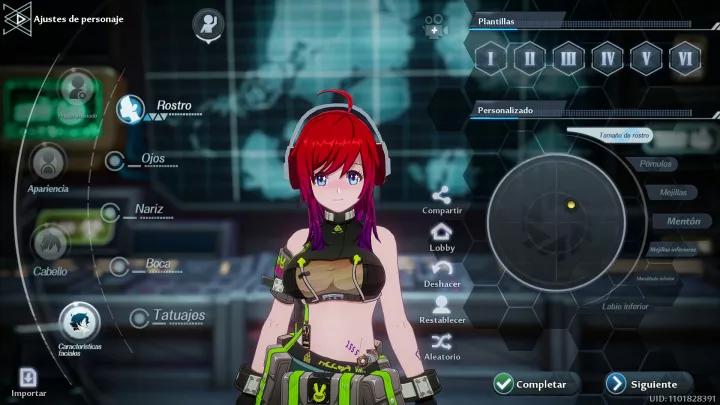Apply face template I
Viewport: 720px width, 405px height.
(x=490, y=57)
